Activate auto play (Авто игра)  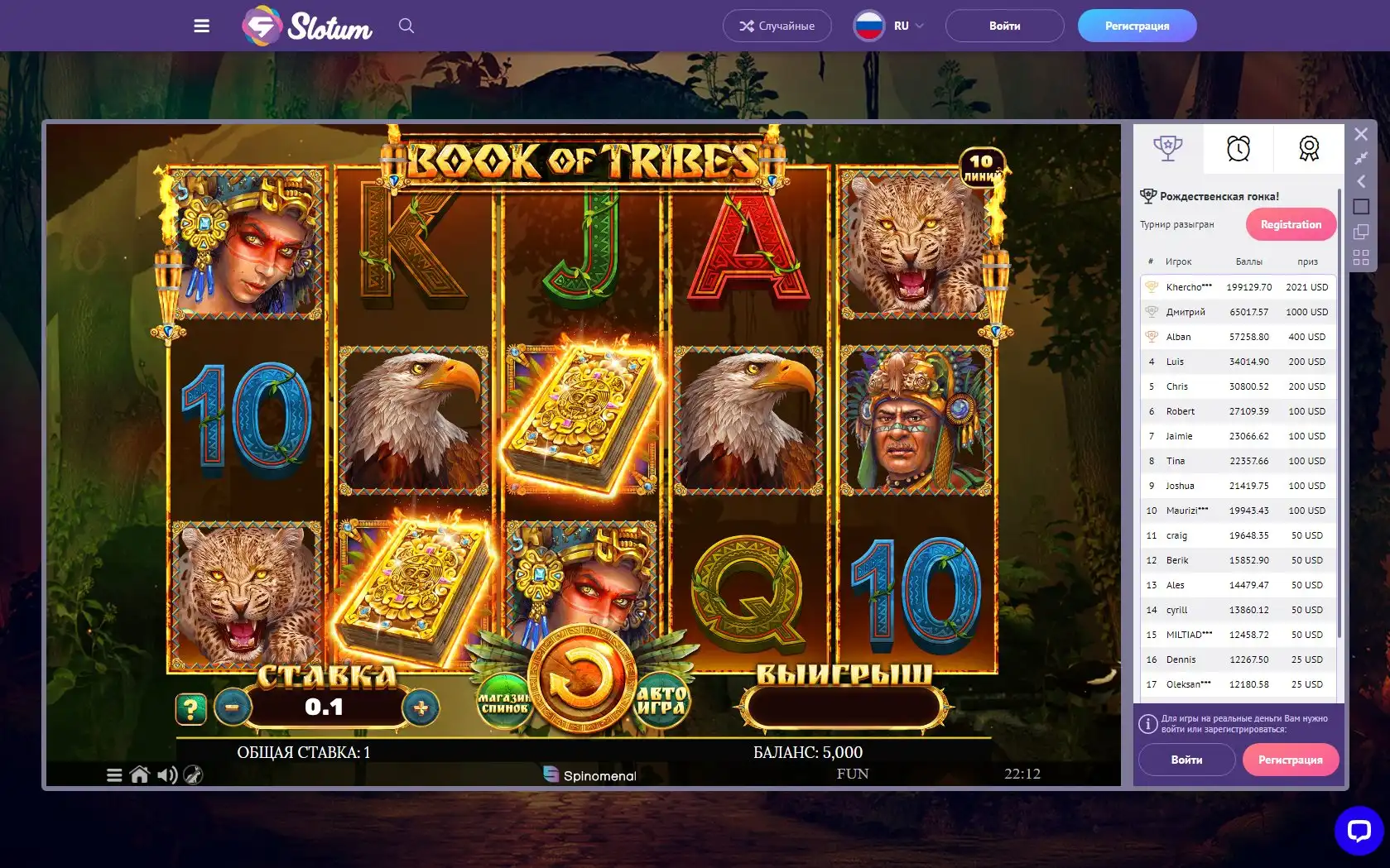click(x=661, y=701)
